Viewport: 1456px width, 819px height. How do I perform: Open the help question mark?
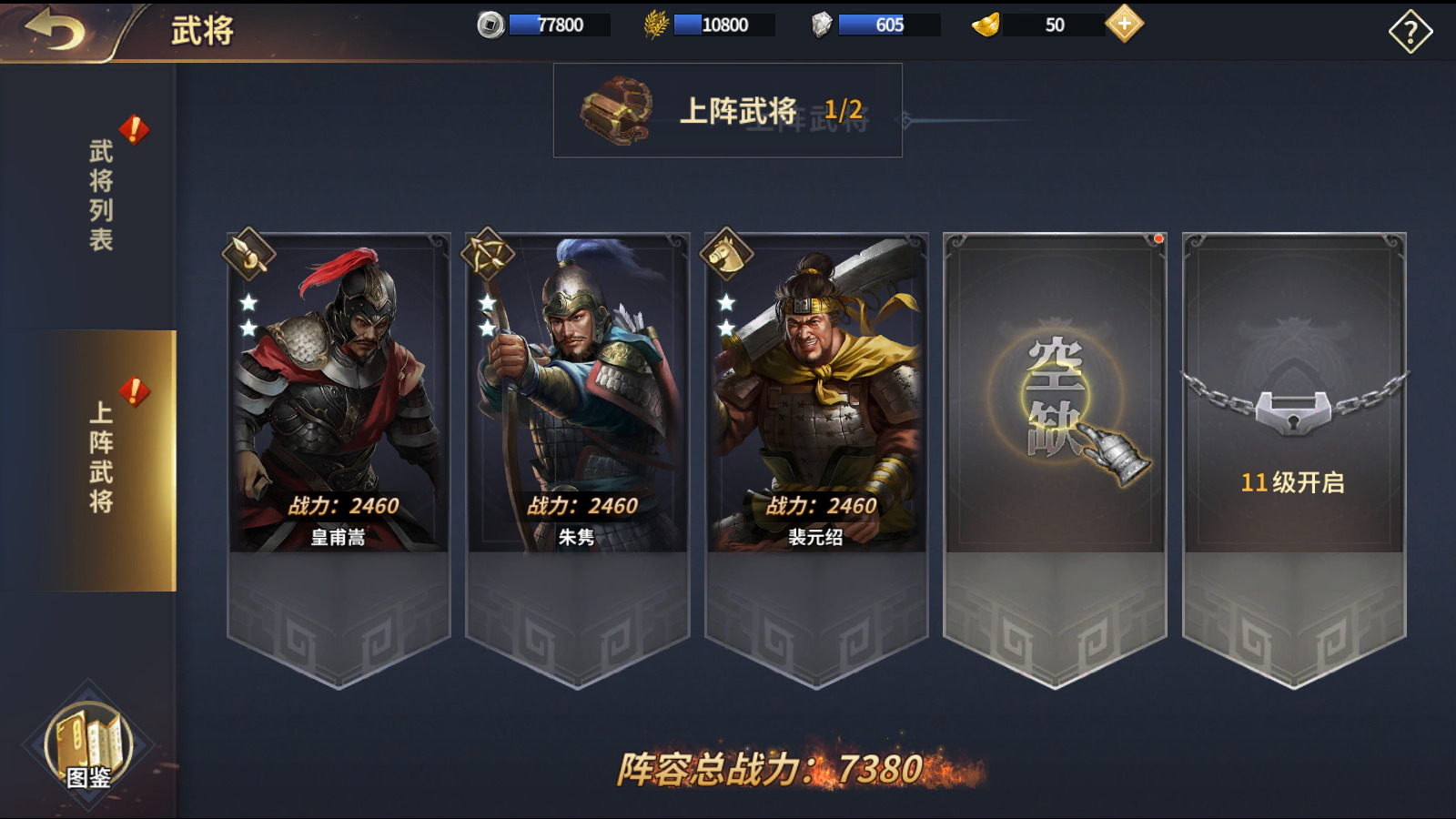click(1410, 33)
